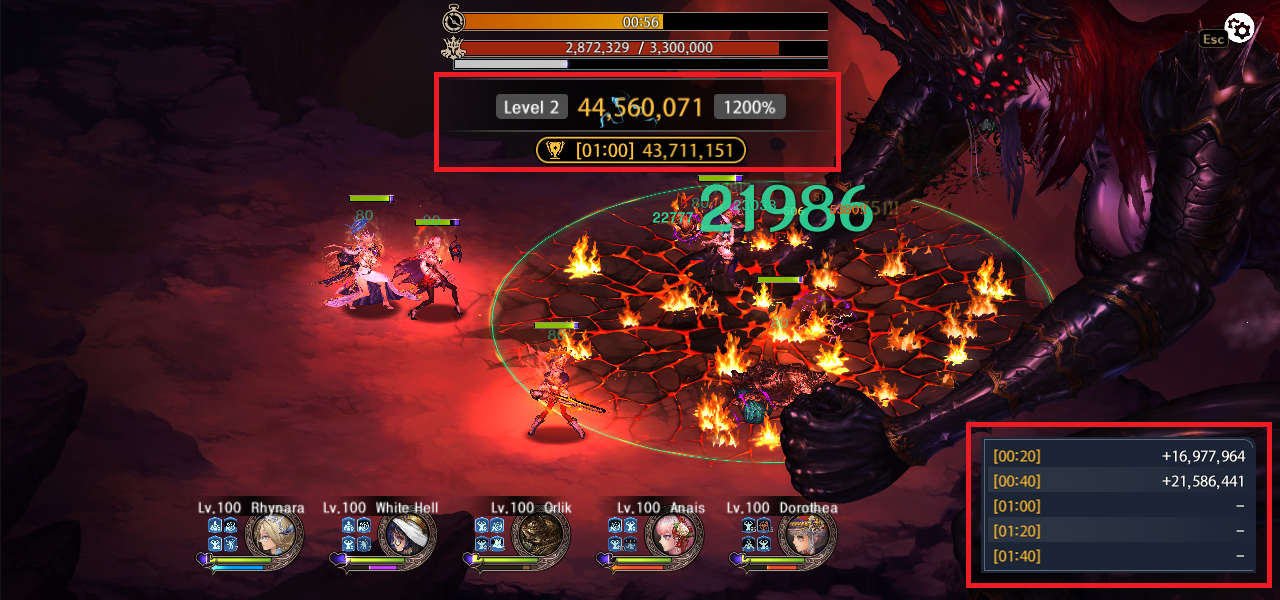Select Rhynara's hero portrait

point(275,536)
